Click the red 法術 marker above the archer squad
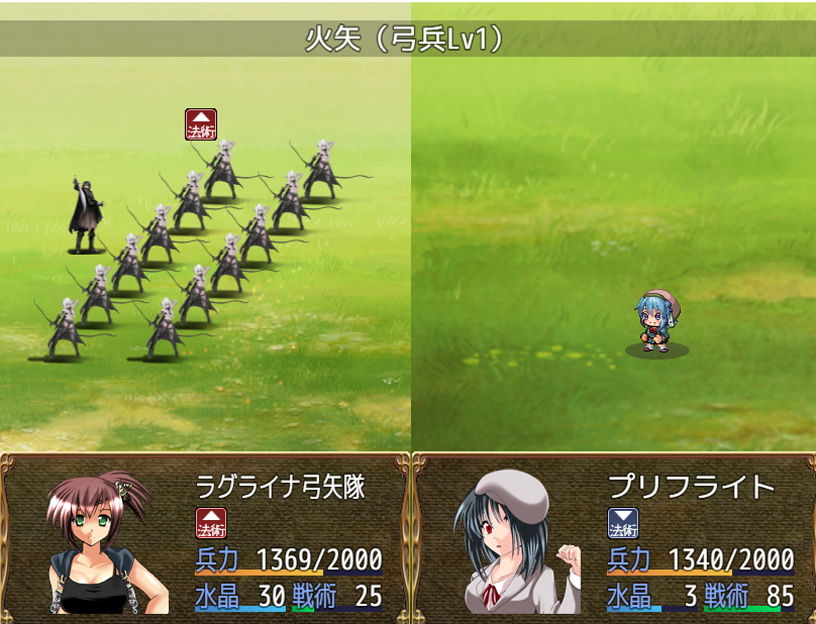816x624 pixels. point(201,125)
